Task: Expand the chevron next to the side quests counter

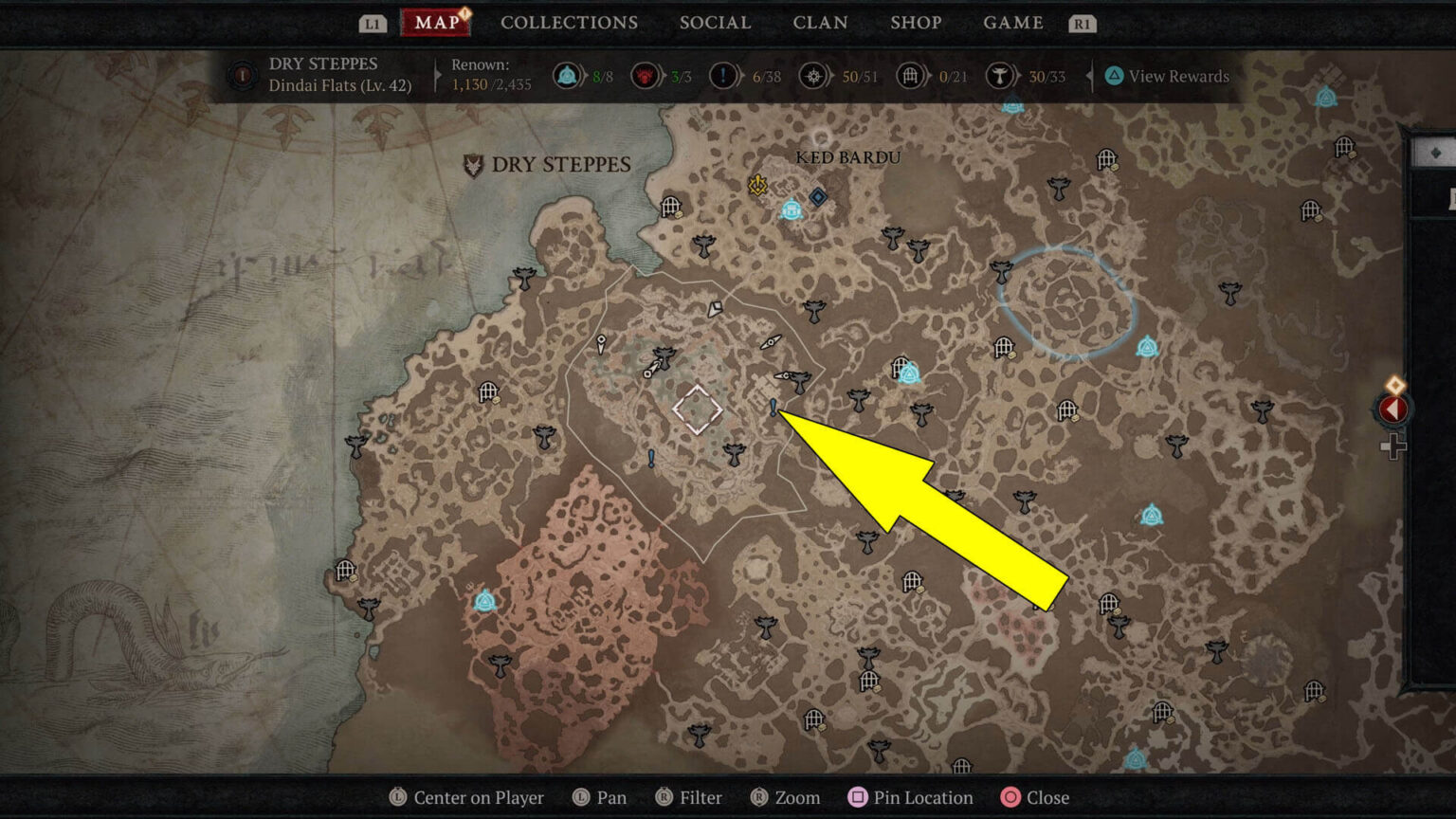Action: pos(746,76)
